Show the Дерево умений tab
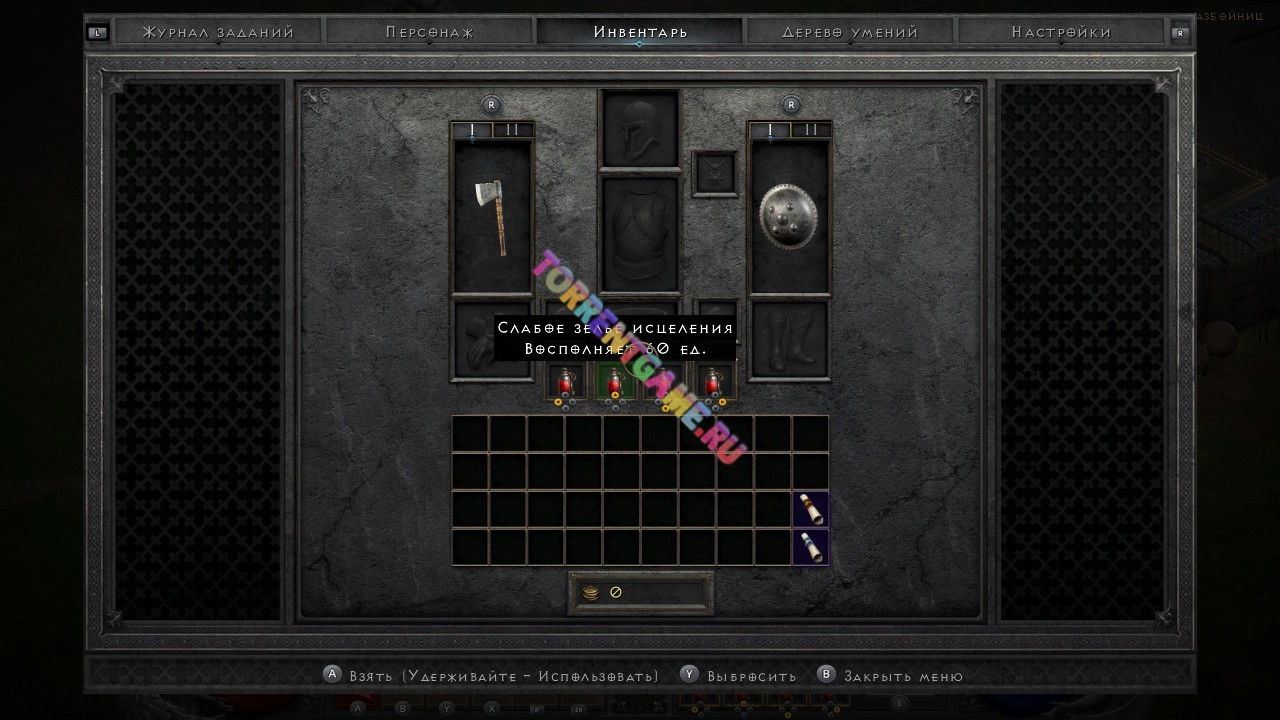Screen dimensions: 1280x720 tap(850, 32)
